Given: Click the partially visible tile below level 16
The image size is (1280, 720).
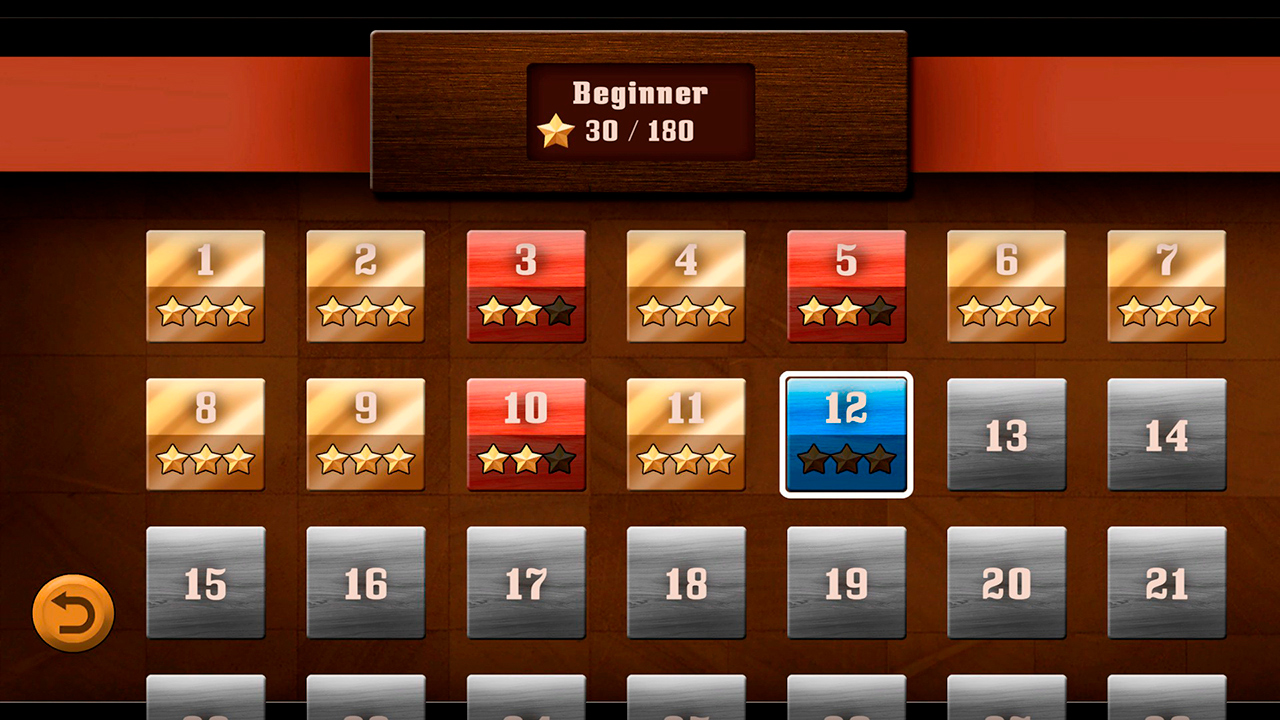Looking at the screenshot, I should pos(366,700).
